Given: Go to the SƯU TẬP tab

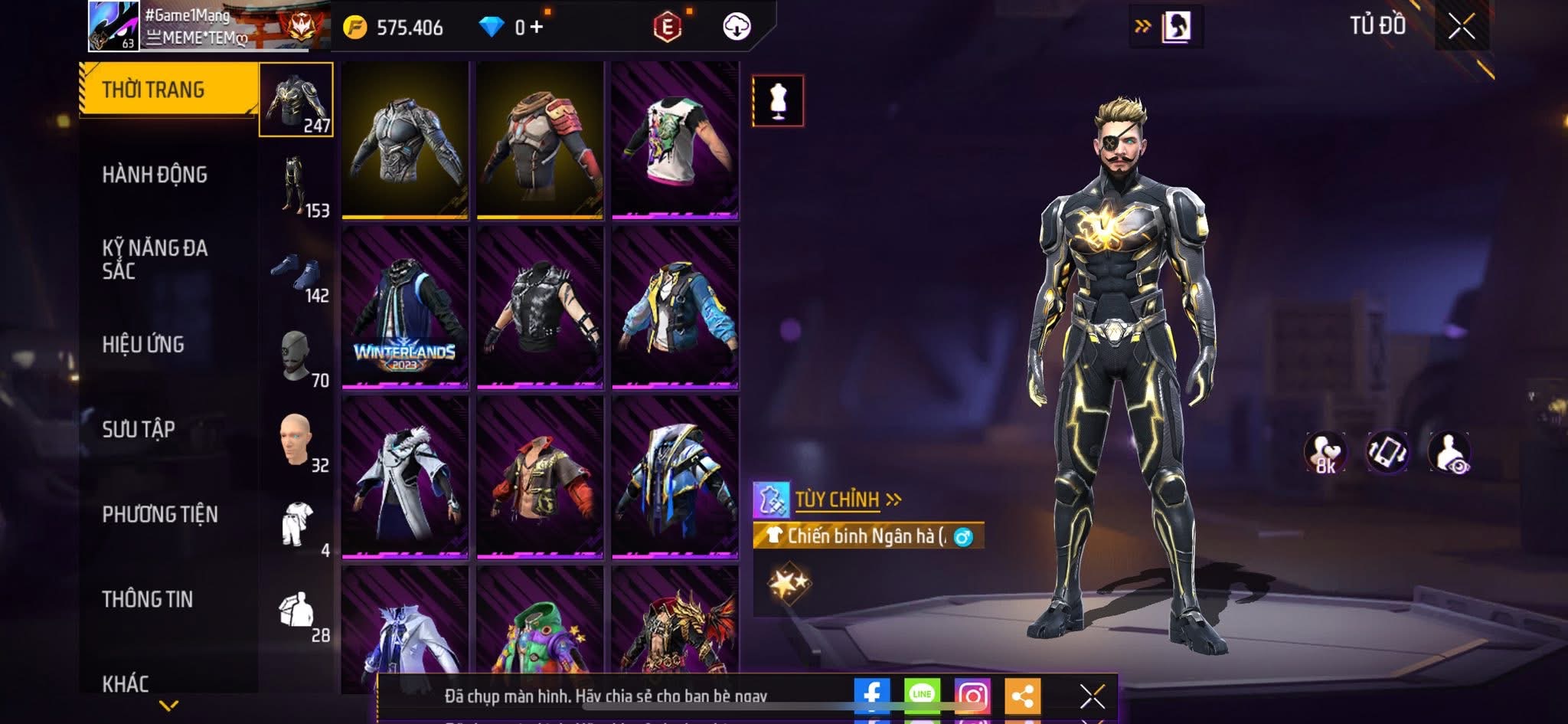Looking at the screenshot, I should click(x=139, y=429).
